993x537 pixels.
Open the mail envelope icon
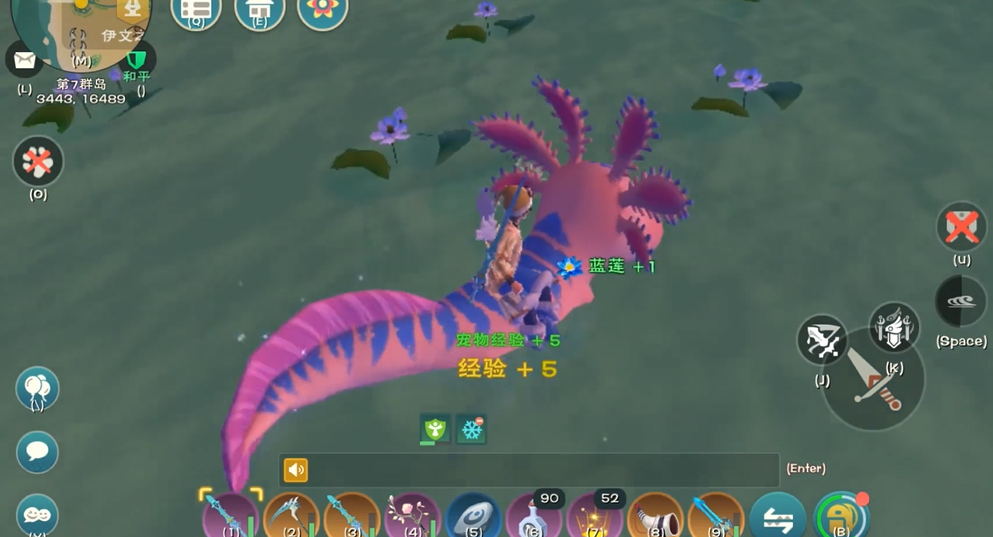(24, 61)
